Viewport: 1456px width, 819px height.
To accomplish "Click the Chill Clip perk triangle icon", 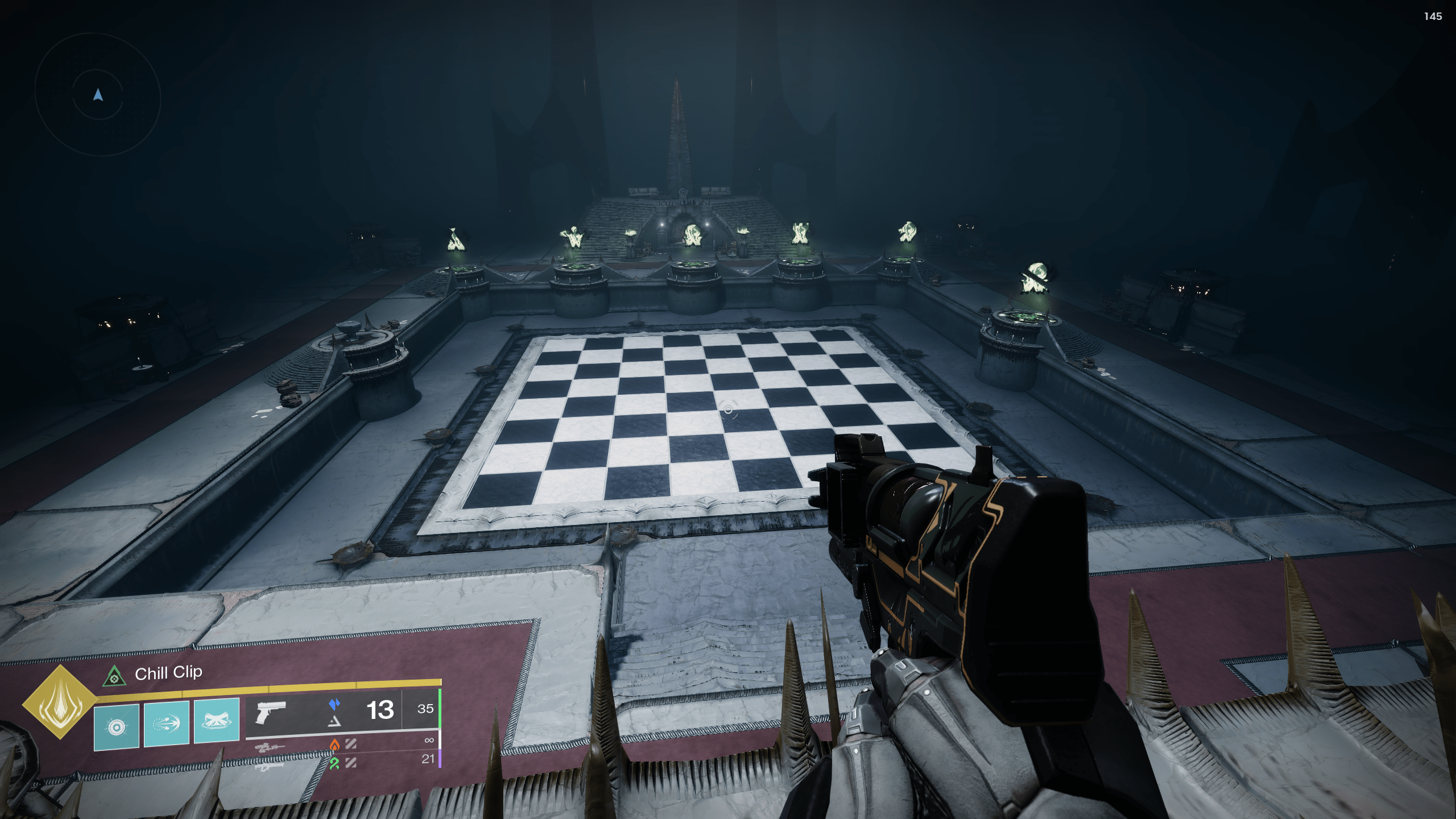I will point(114,678).
